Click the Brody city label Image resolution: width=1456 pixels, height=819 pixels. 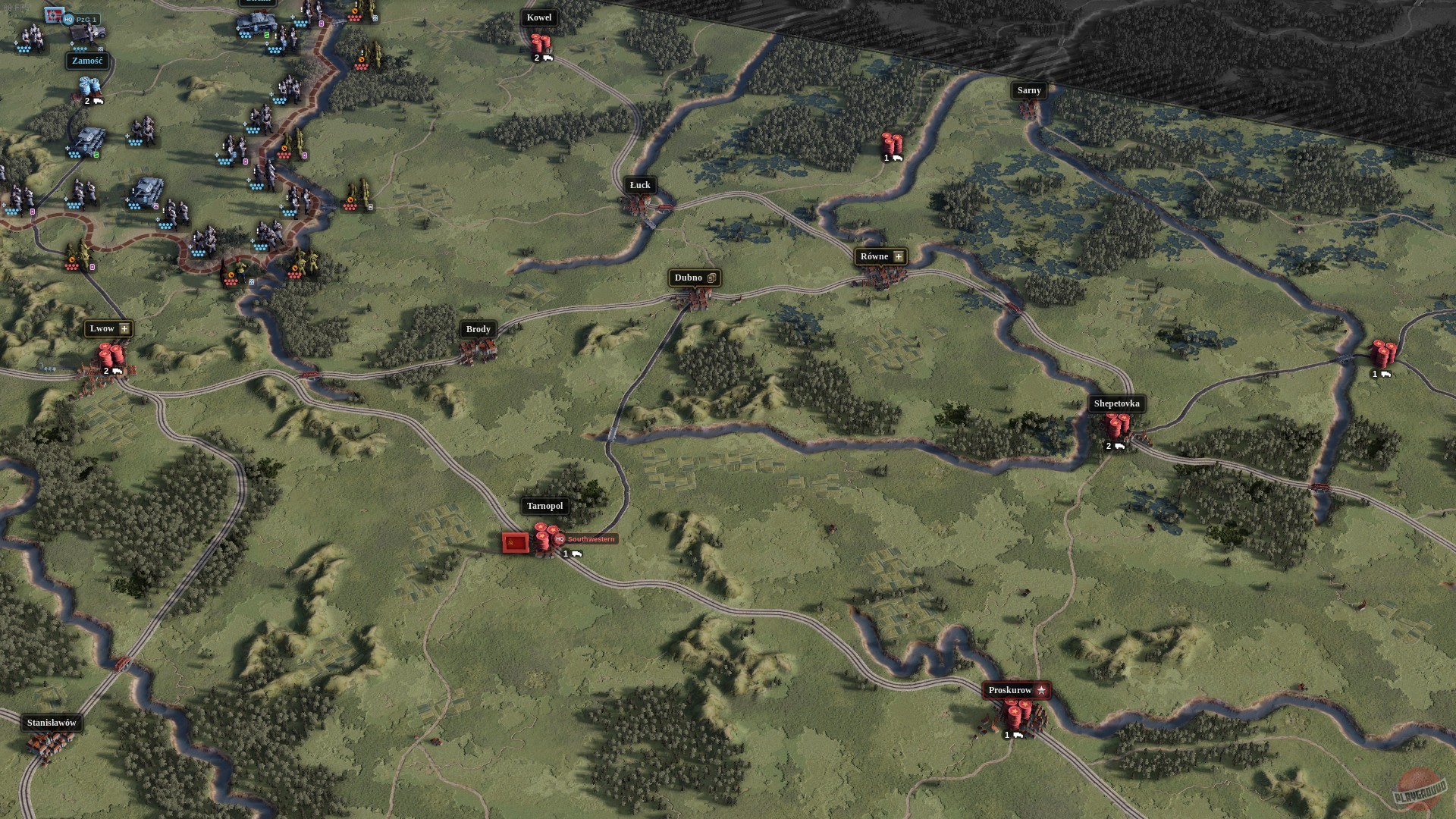pos(478,330)
